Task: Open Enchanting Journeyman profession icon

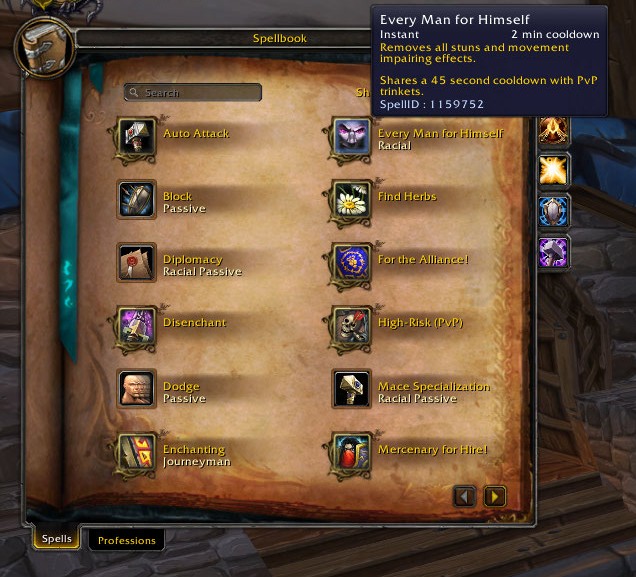Action: coord(136,453)
